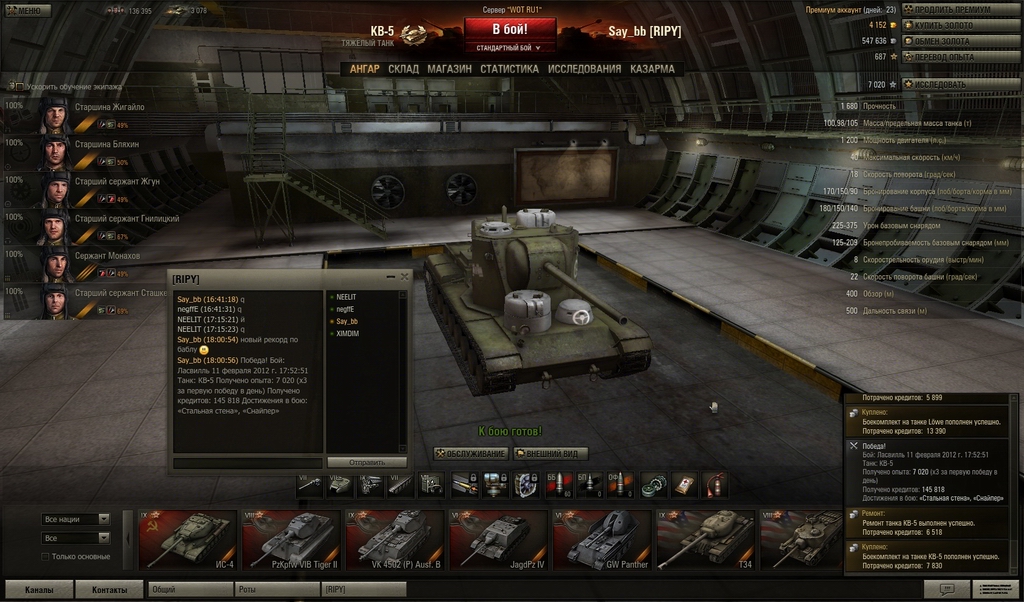Open the ВНЕШНИЙ ВИД appearance button
Viewport: 1024px width, 602px height.
point(550,454)
